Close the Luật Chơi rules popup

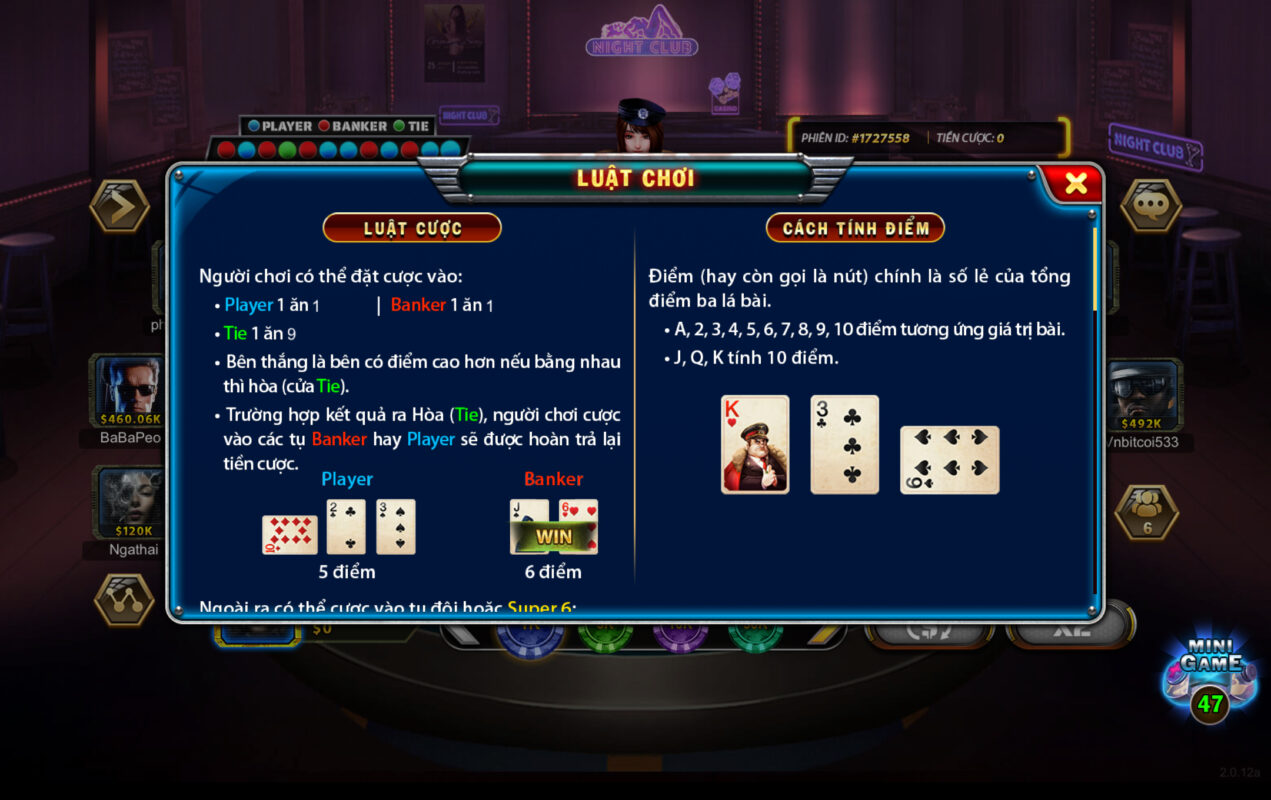coord(1075,183)
